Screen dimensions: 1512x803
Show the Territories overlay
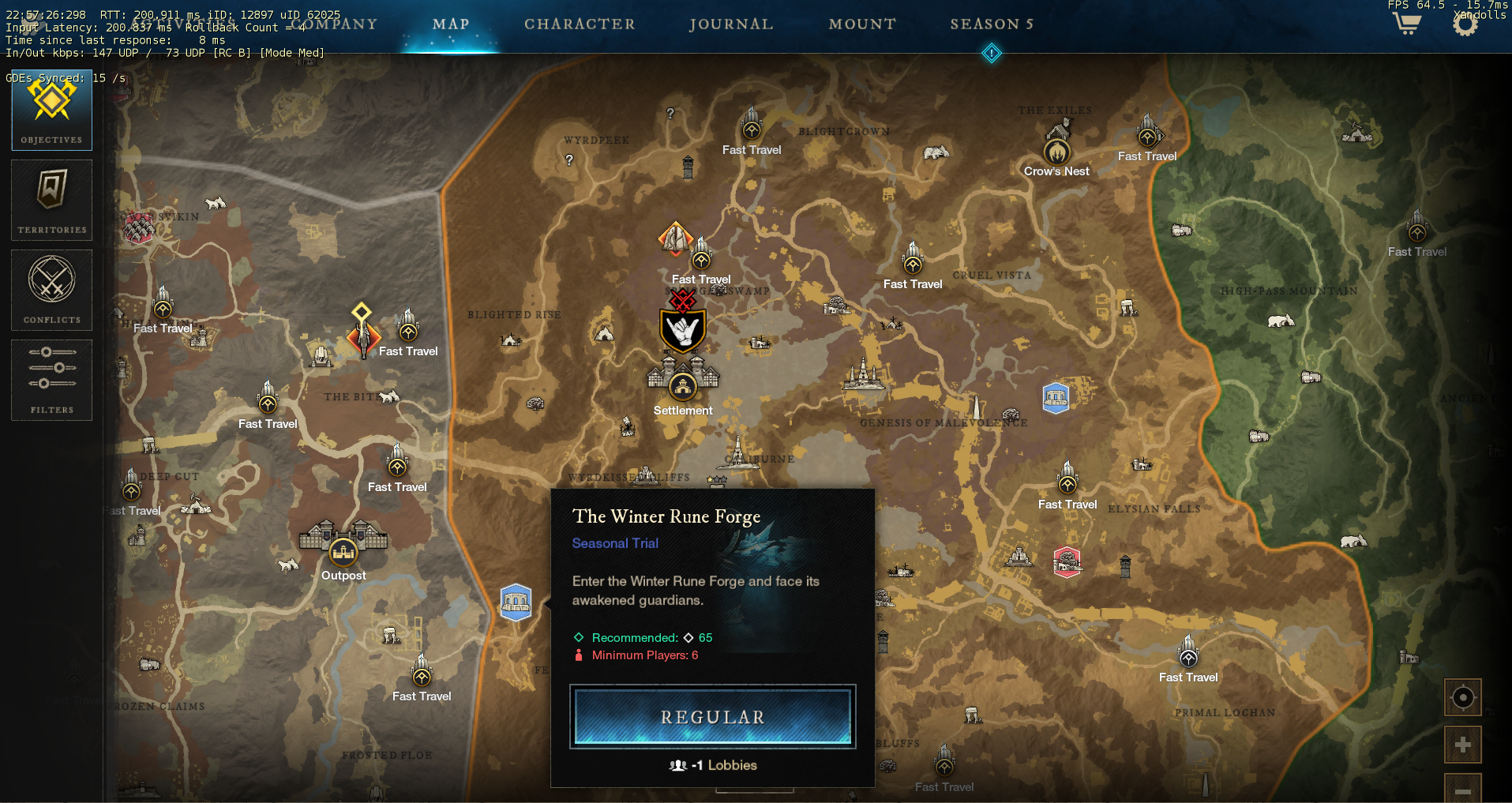pyautogui.click(x=51, y=200)
